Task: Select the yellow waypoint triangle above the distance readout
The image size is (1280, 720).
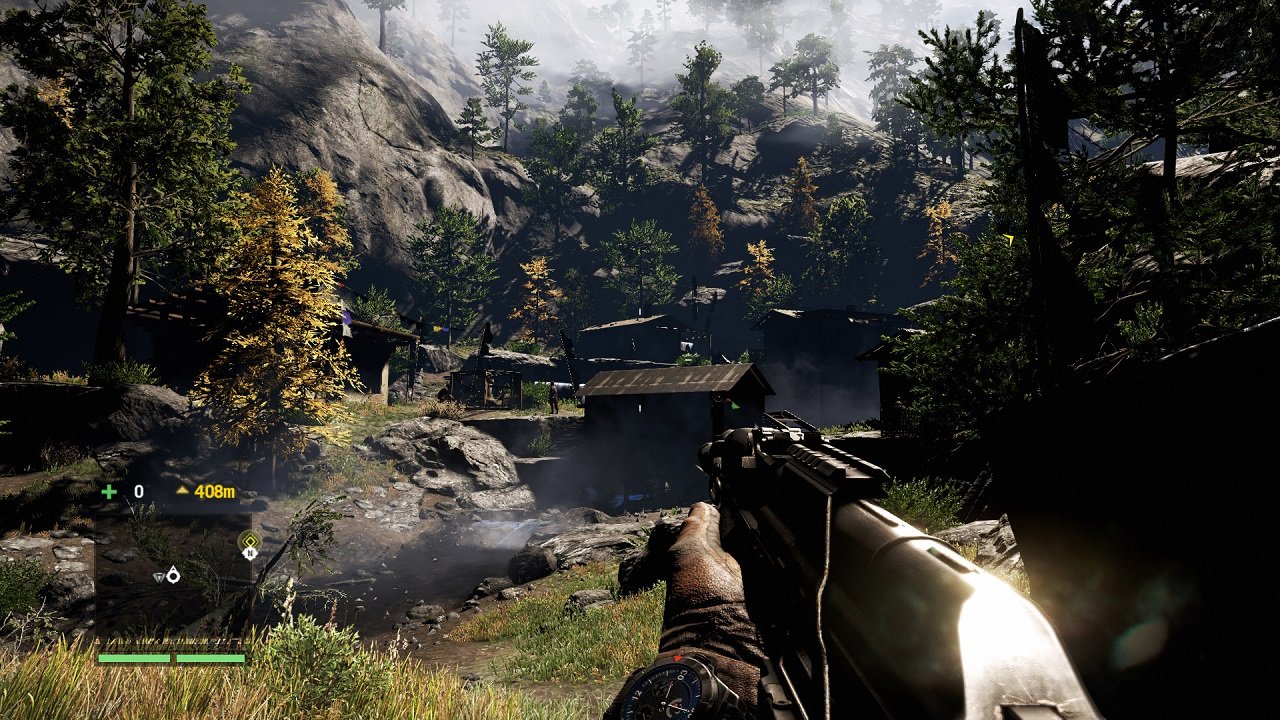Action: click(x=183, y=491)
